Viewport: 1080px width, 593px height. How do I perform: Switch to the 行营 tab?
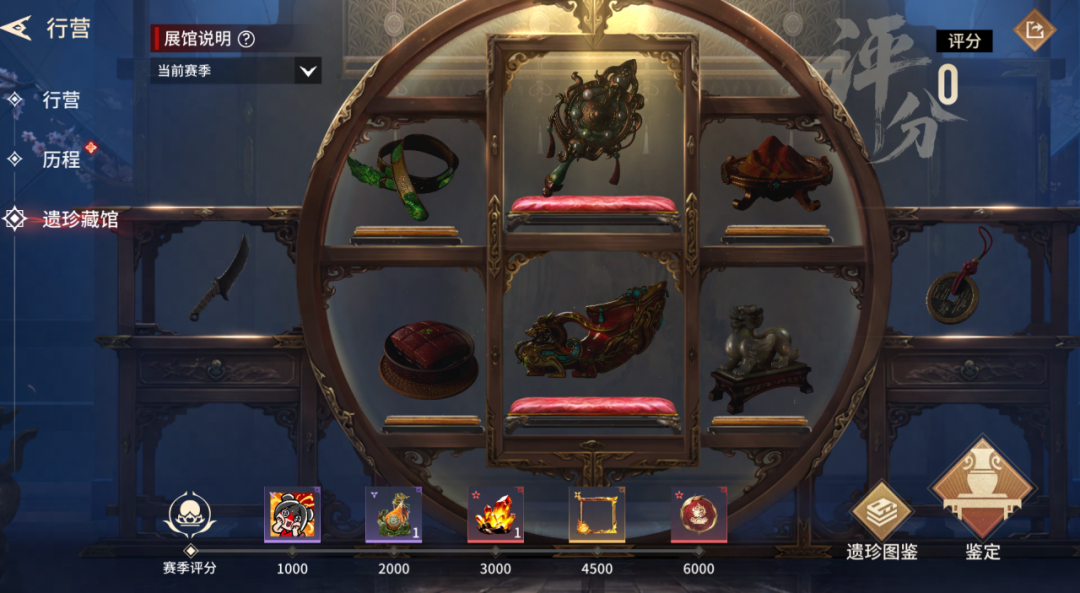coord(61,100)
